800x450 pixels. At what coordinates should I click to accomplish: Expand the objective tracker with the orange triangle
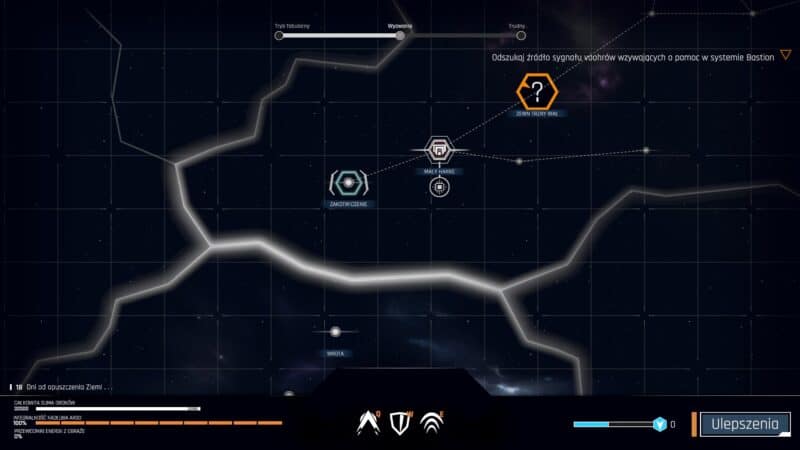[785, 56]
